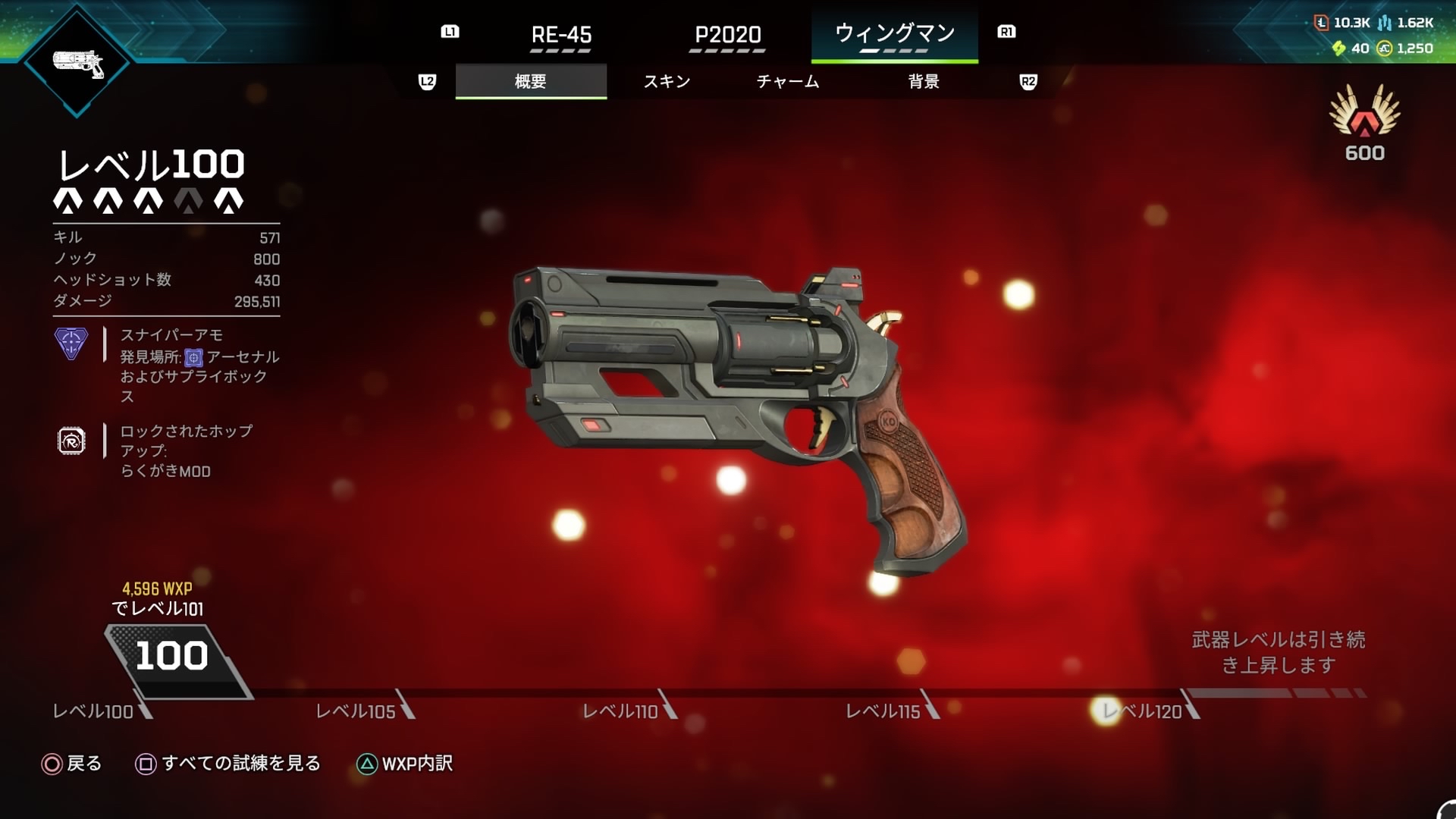Go back with the 戻る button

71,764
